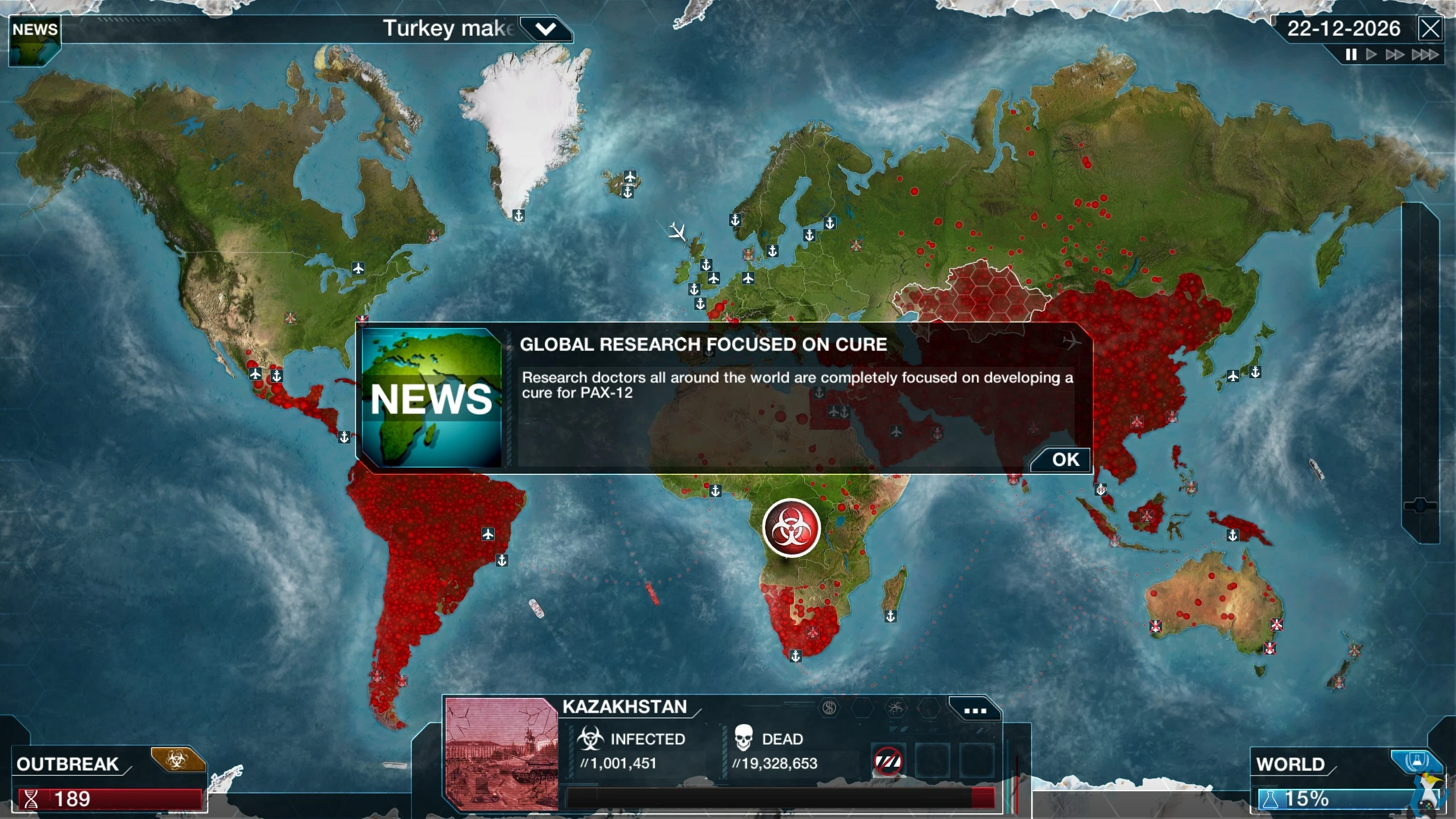Expand the Turkey news headline dropdown
Image resolution: width=1456 pixels, height=819 pixels.
(x=545, y=28)
